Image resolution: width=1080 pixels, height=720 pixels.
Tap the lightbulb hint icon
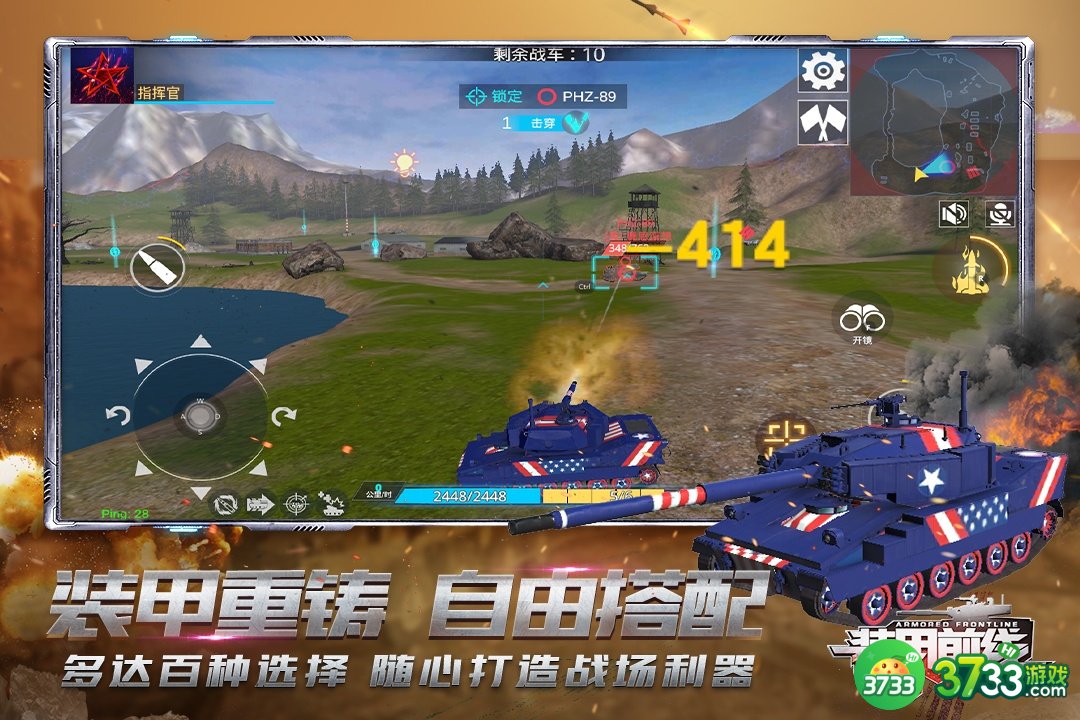404,162
